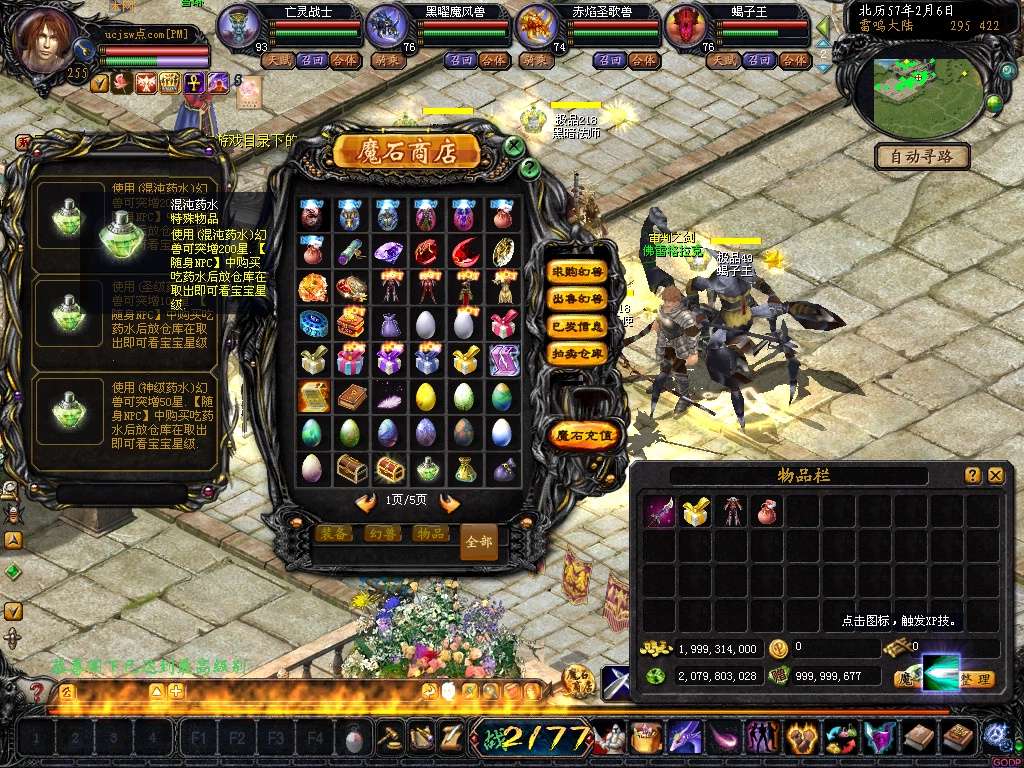Click the 自动寻路 auto-pathing button

922,156
